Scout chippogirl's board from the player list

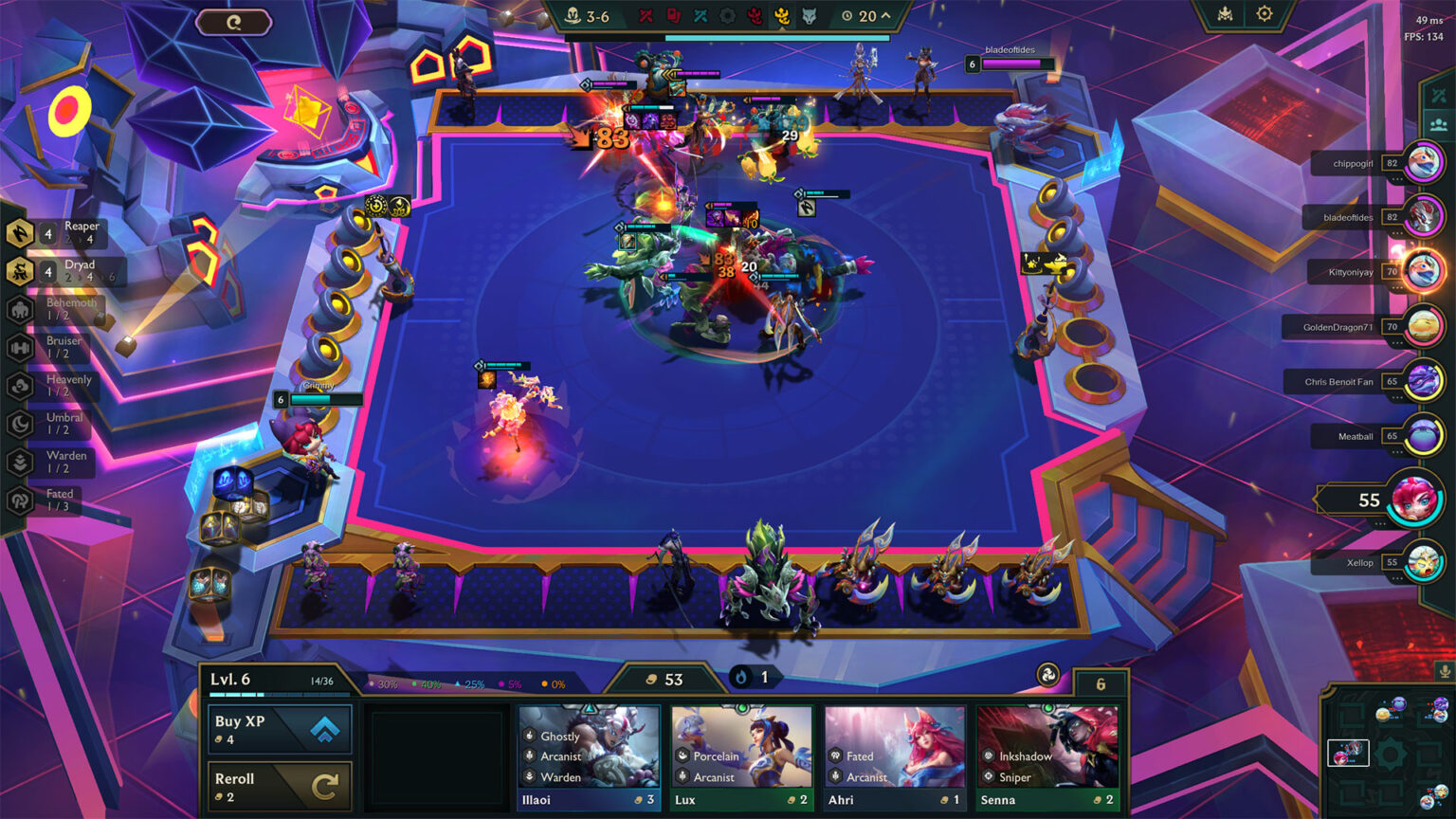(1422, 163)
